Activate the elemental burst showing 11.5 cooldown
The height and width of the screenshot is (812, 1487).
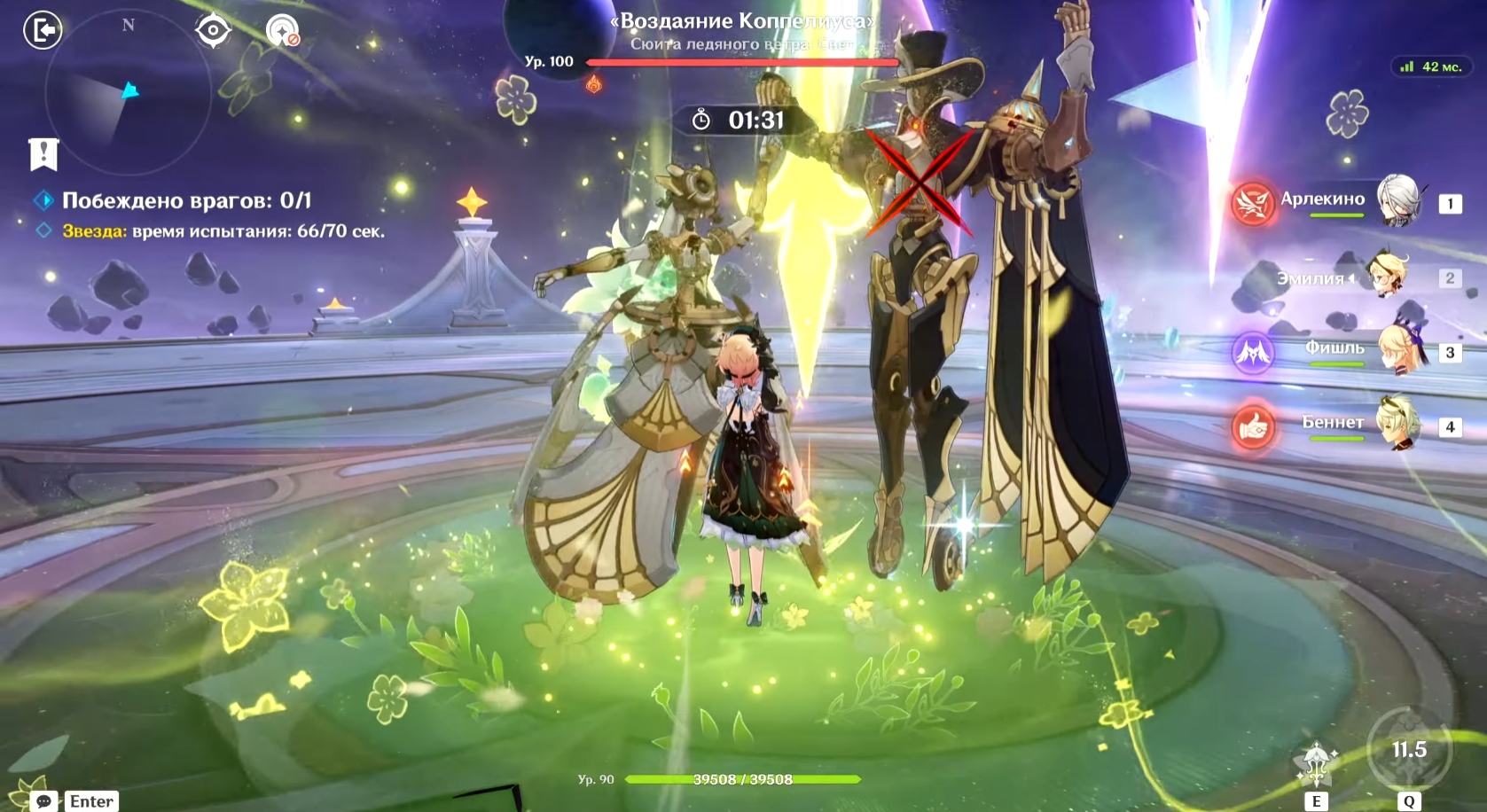point(1409,751)
